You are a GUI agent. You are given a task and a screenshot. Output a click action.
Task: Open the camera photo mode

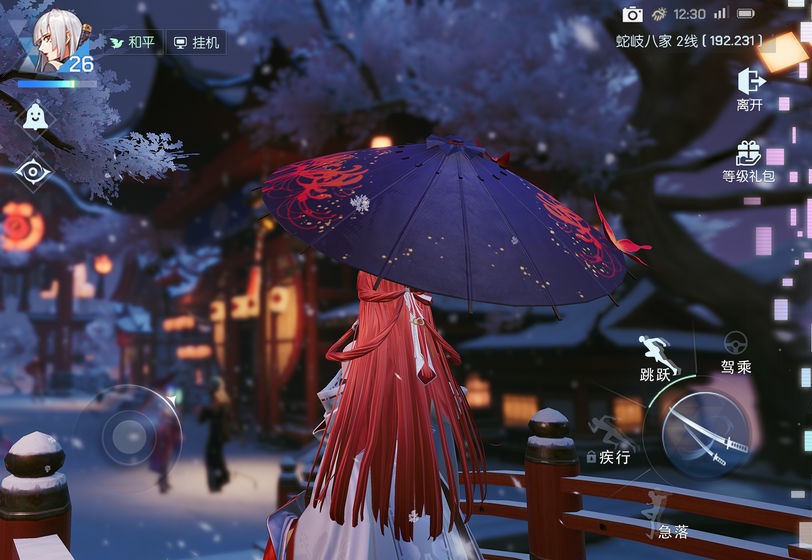(632, 14)
